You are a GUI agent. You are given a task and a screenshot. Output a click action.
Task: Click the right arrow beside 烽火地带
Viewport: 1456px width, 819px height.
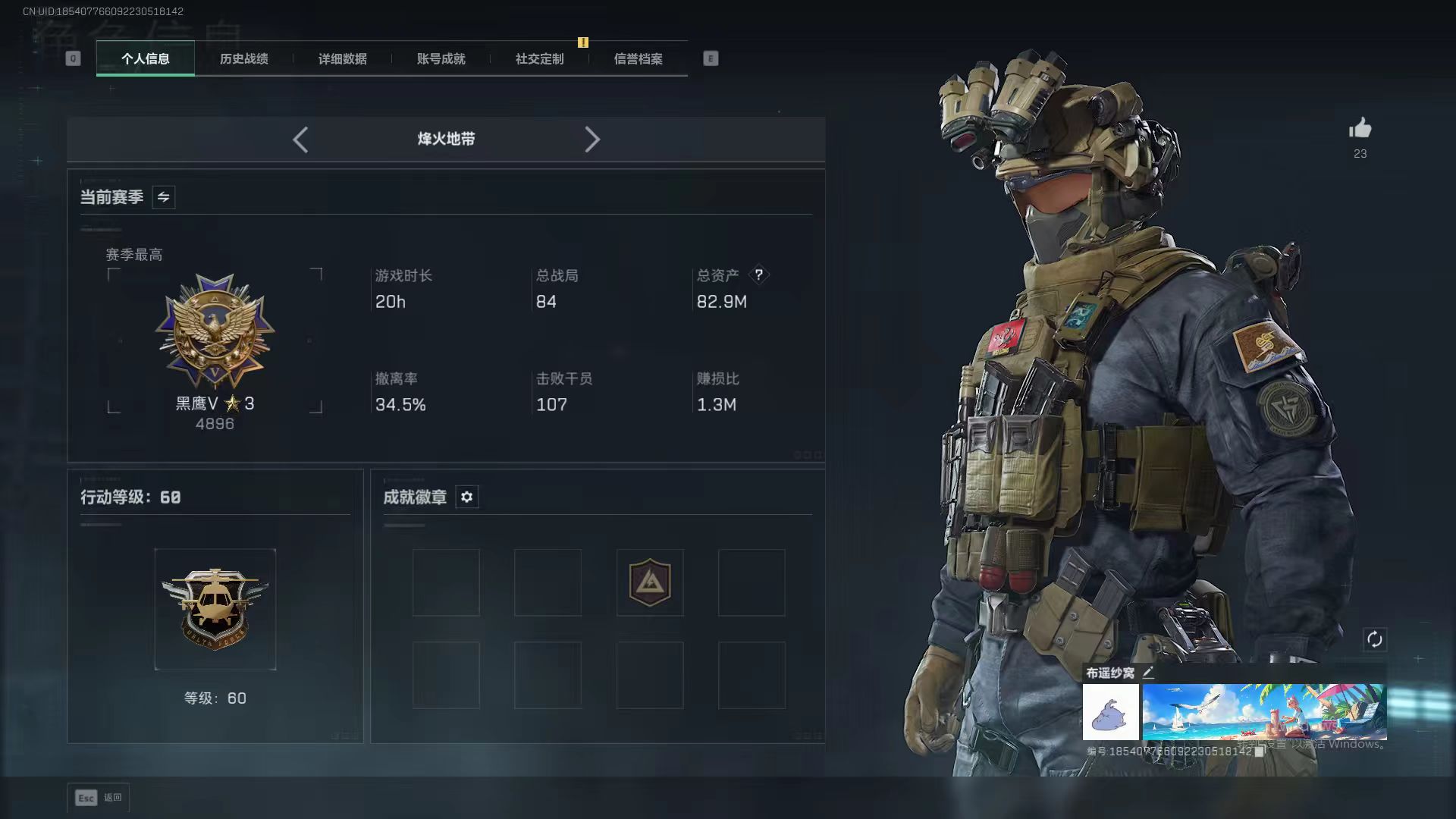[592, 140]
